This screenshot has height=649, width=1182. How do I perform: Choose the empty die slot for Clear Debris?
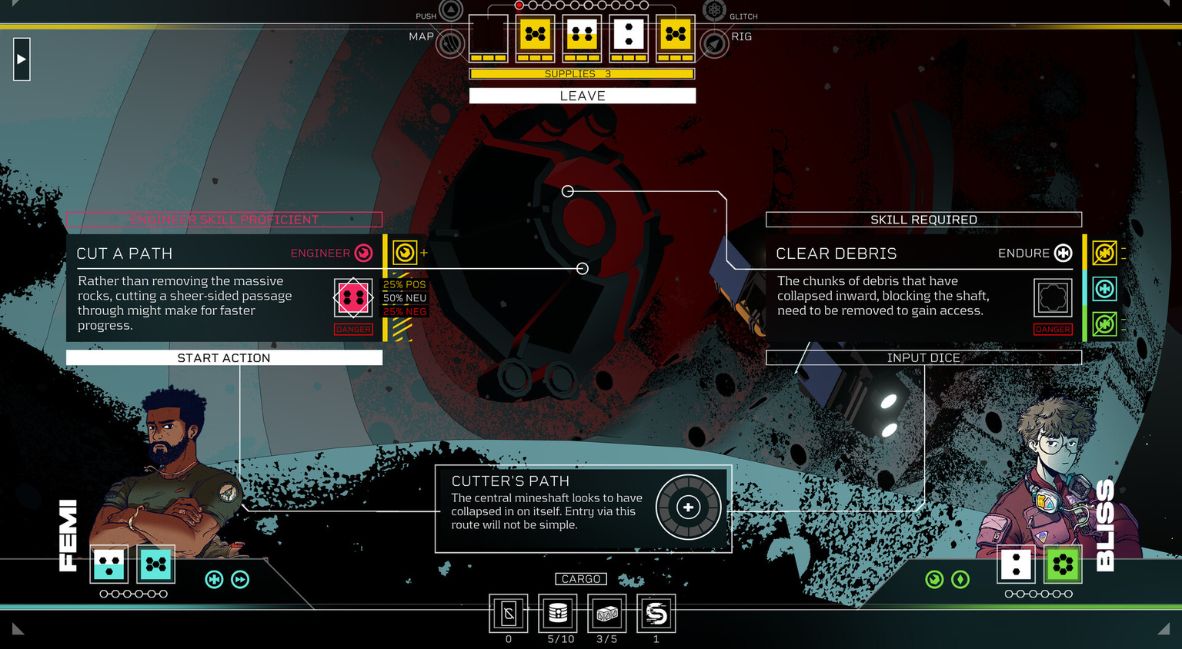1052,297
